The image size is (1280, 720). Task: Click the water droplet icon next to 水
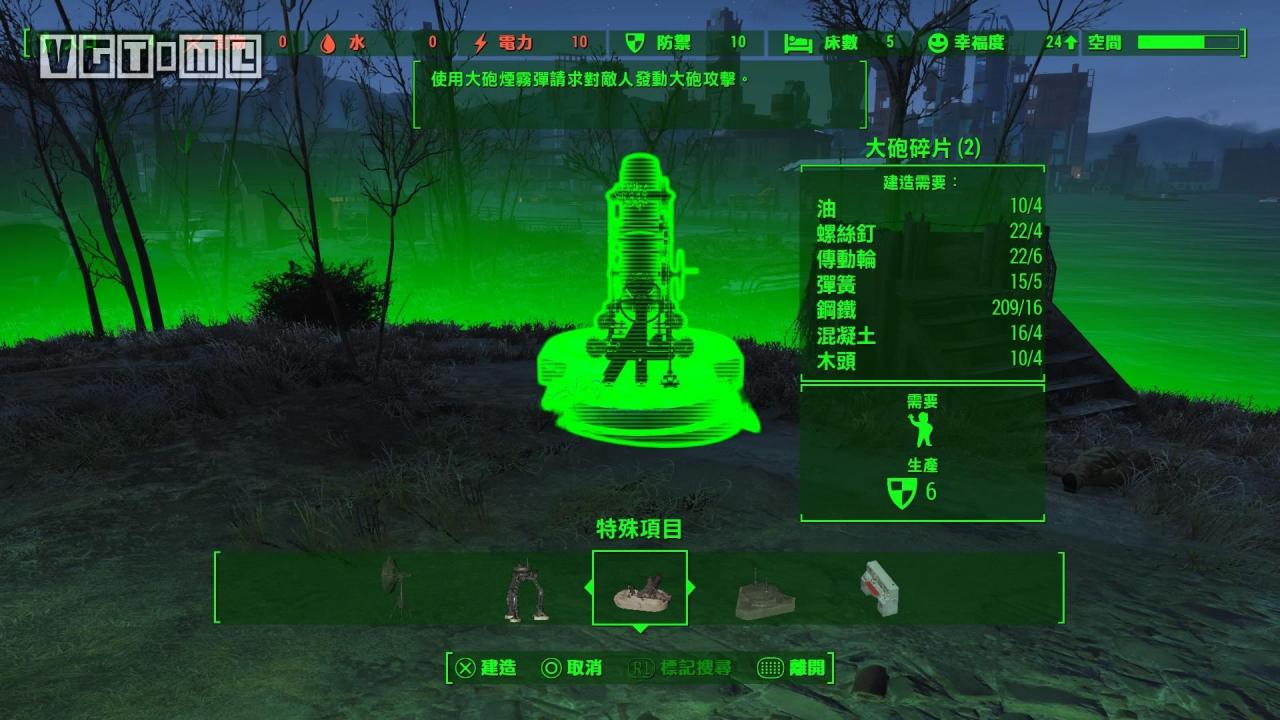[327, 43]
